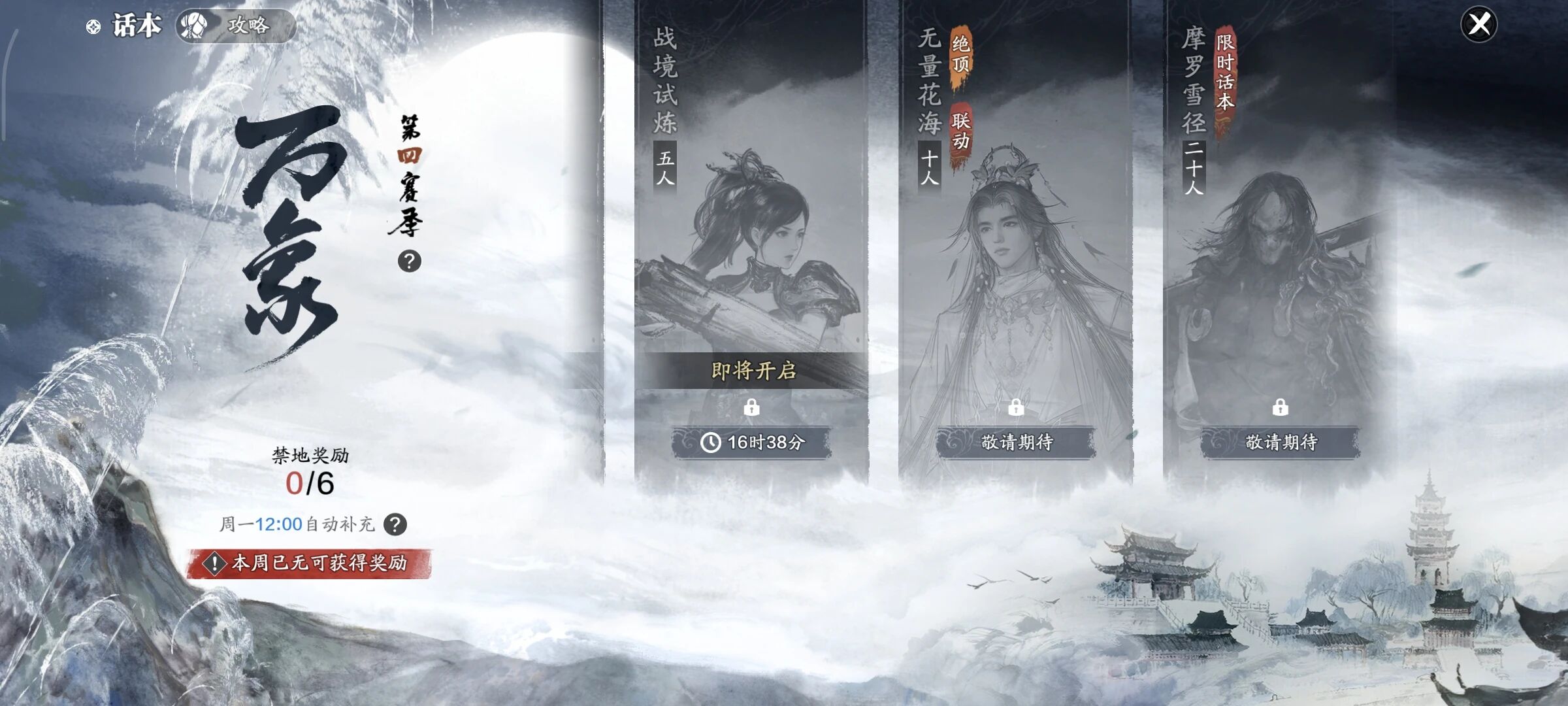Expand the 战境试炼 story panel
1568x706 pixels.
click(x=751, y=229)
